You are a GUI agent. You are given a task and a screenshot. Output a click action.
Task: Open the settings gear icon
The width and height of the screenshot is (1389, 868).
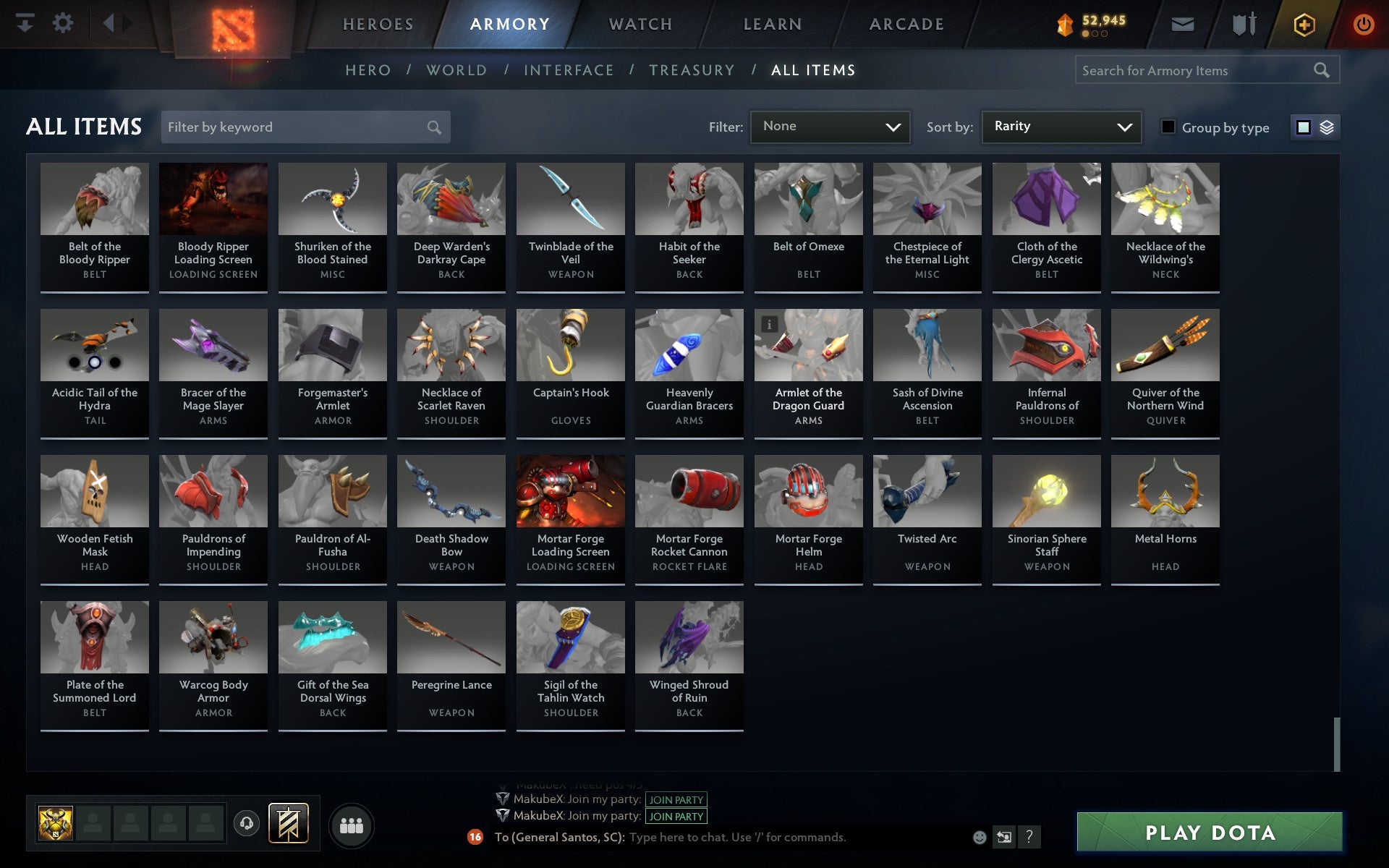tap(64, 23)
